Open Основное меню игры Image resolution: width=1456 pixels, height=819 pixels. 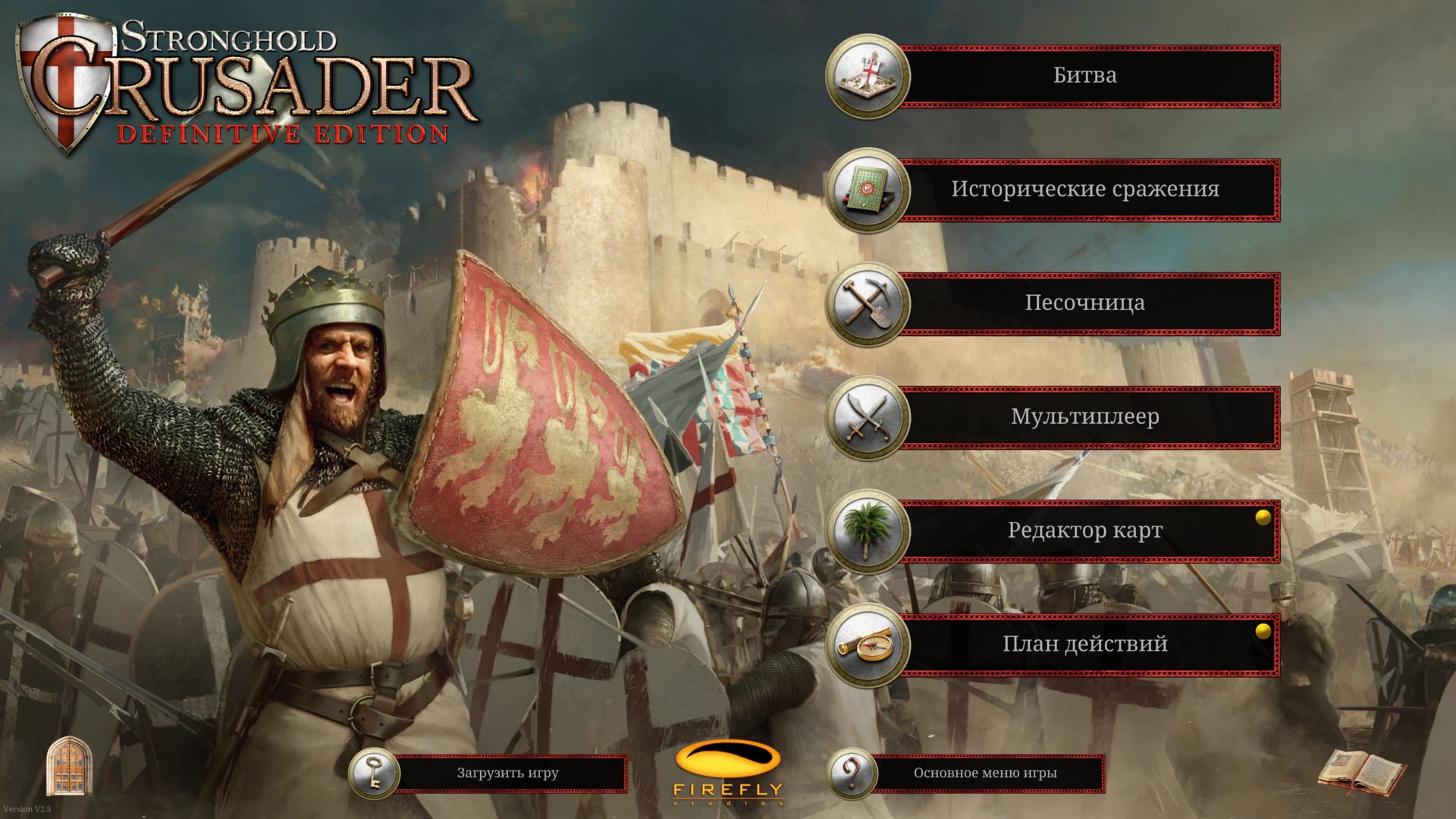tap(984, 773)
